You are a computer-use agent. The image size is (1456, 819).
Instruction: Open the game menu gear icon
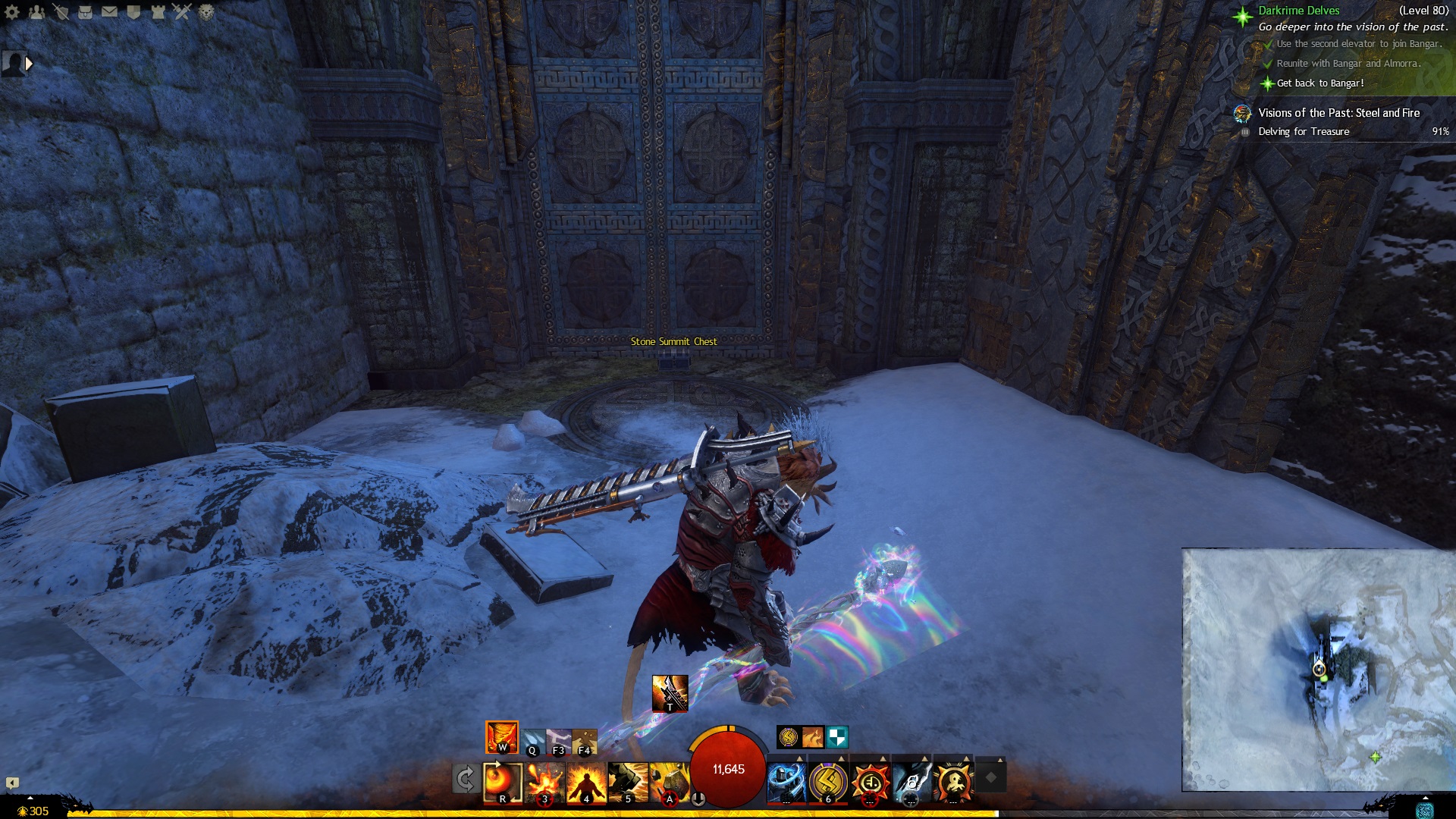12,12
